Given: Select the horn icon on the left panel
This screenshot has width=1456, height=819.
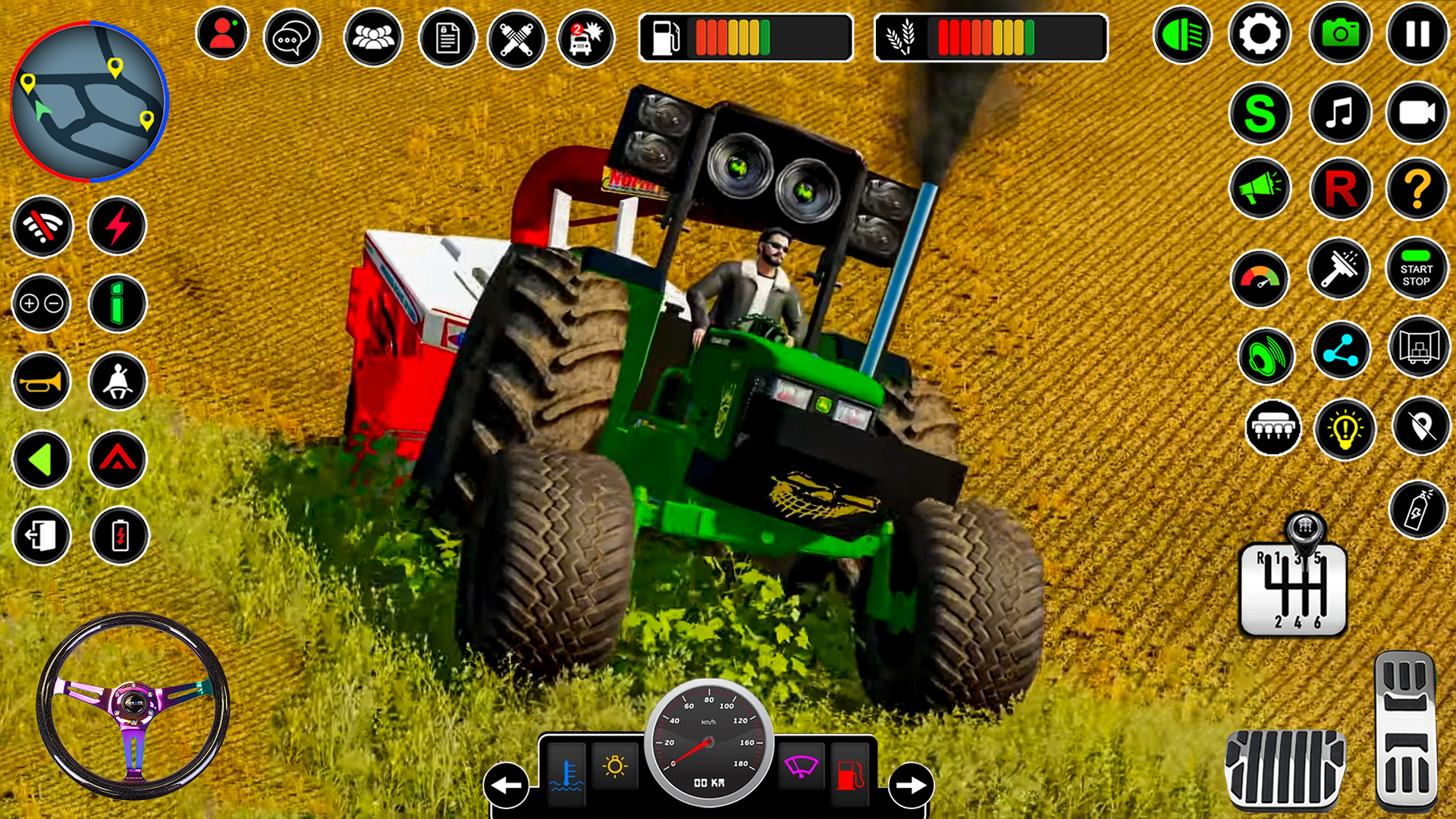Looking at the screenshot, I should click(x=41, y=381).
